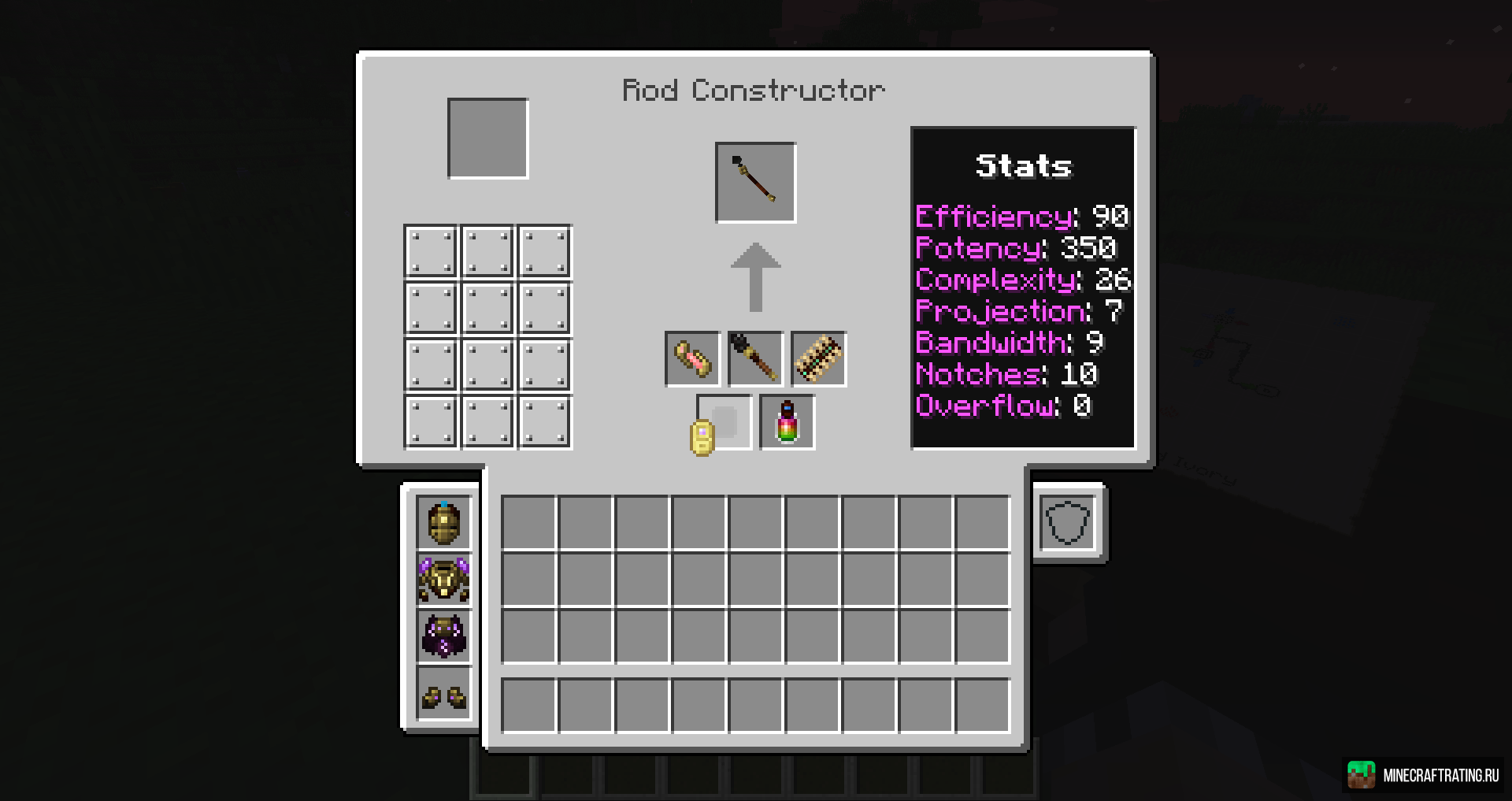
Task: Take the finished rod from the output slot
Action: tap(755, 183)
